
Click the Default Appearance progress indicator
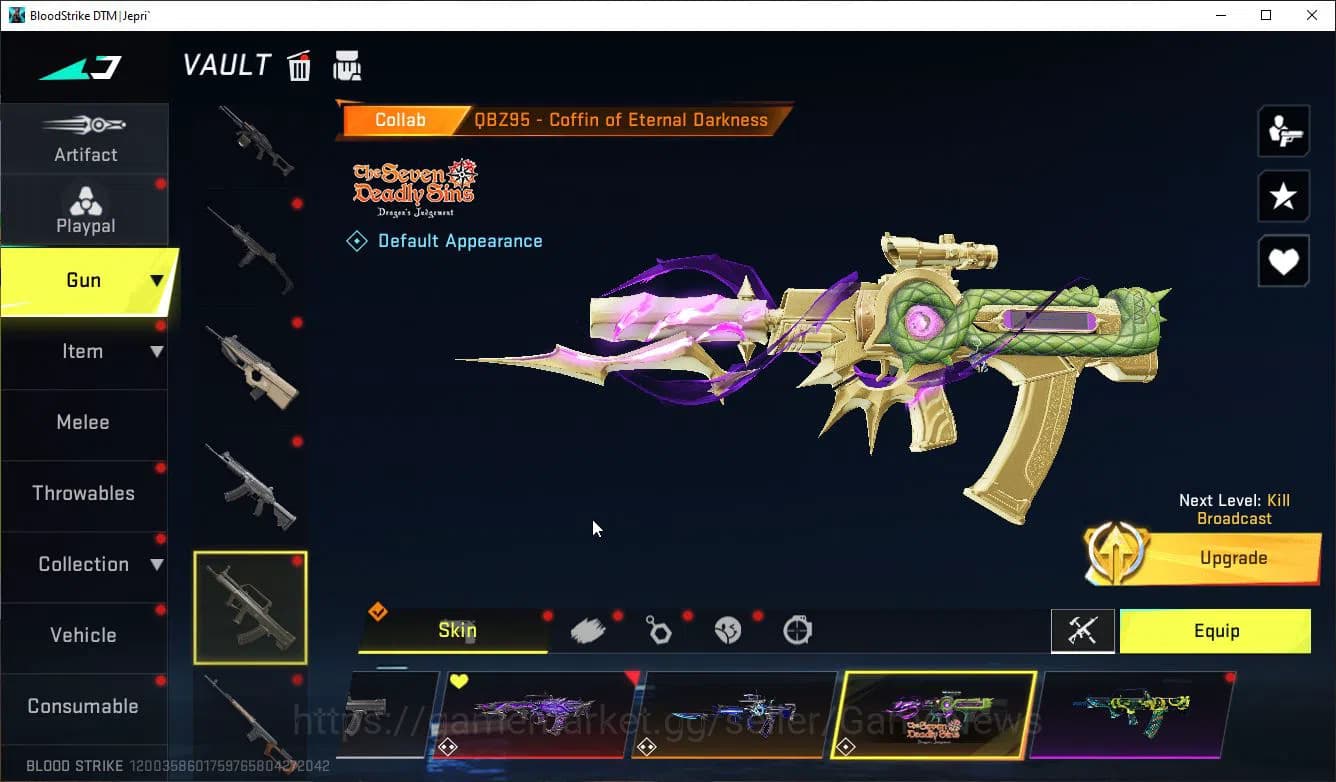coord(357,240)
